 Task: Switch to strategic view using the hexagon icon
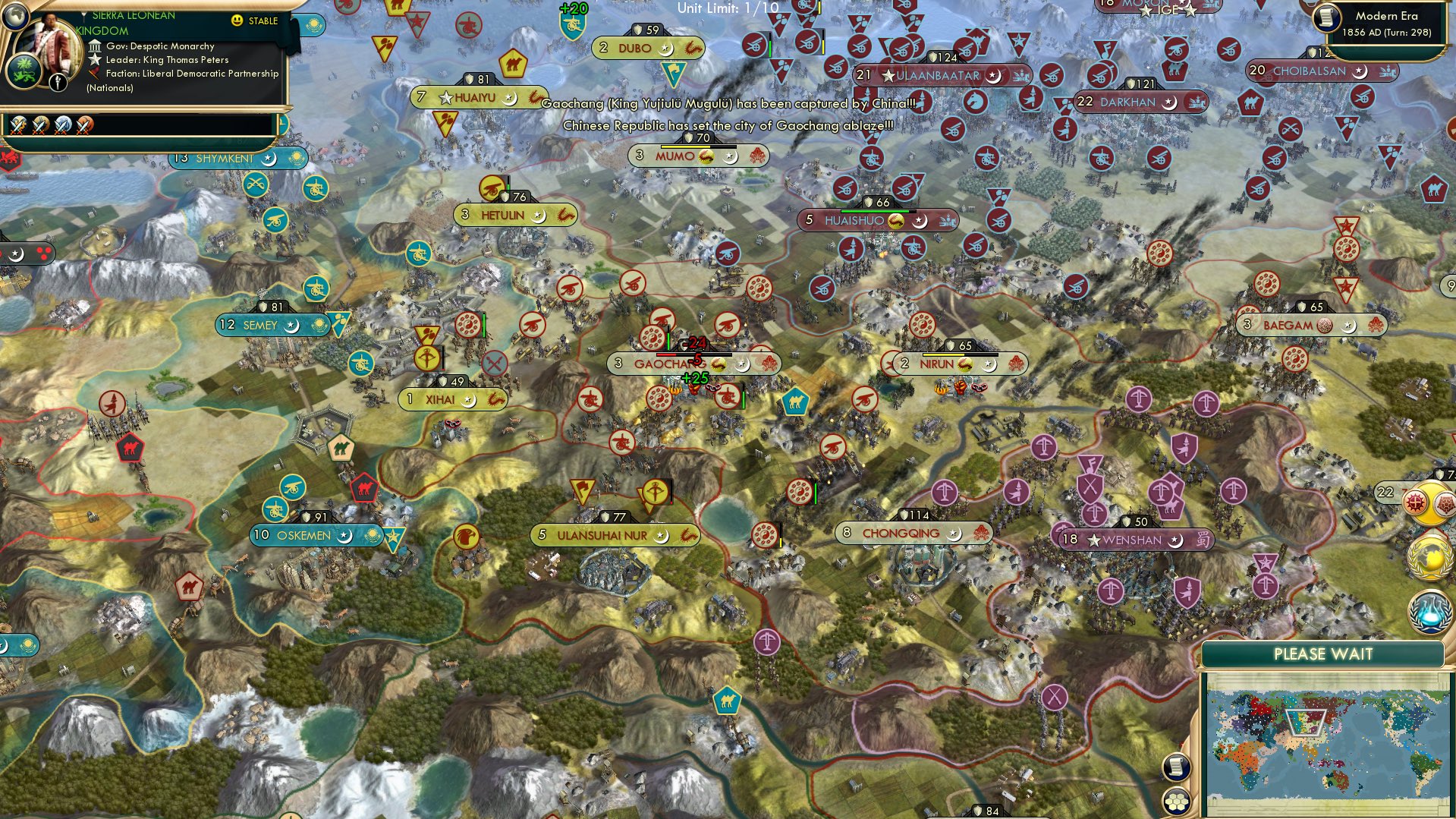point(1176,802)
